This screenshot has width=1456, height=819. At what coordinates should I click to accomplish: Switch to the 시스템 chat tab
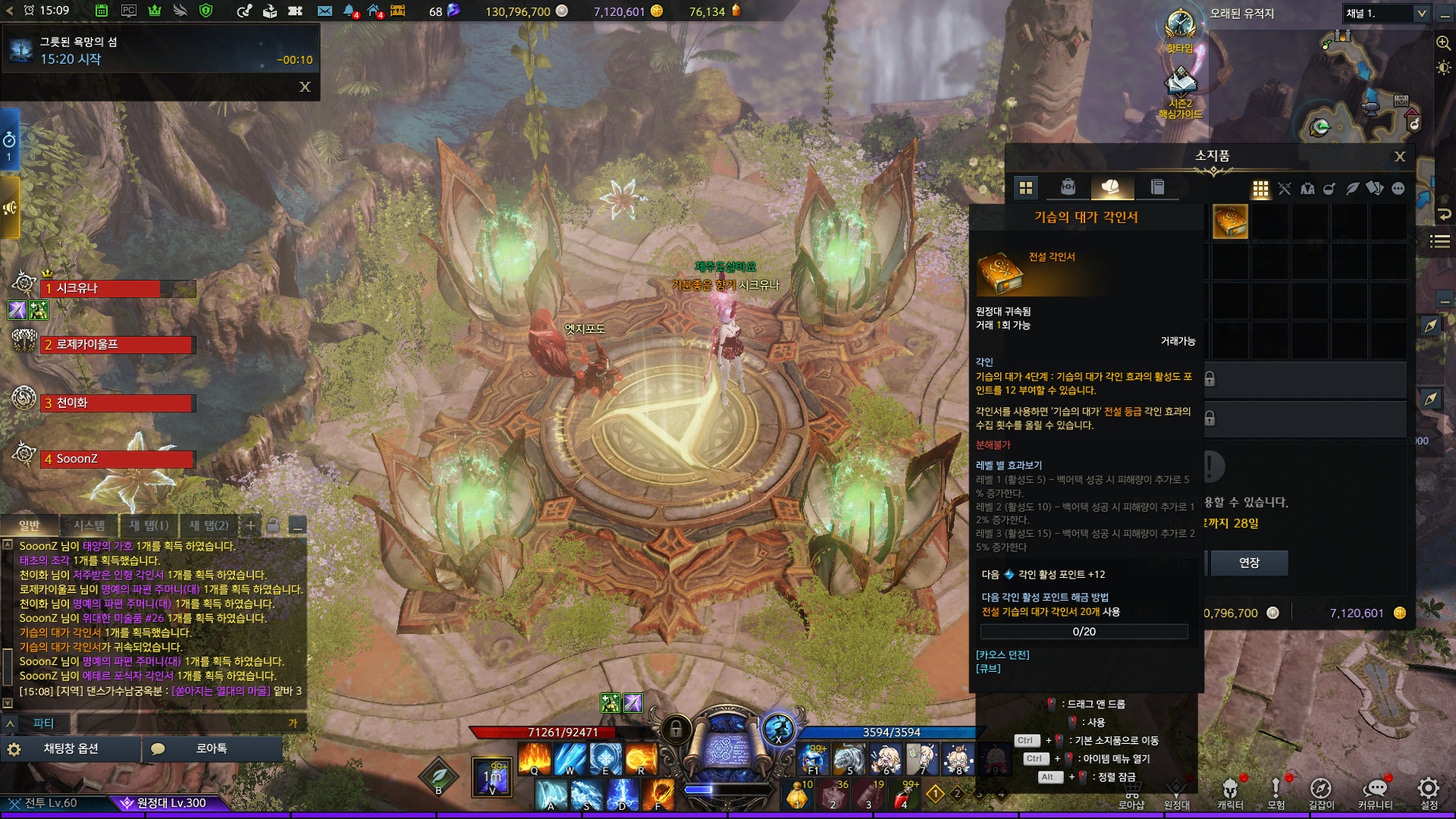[89, 526]
